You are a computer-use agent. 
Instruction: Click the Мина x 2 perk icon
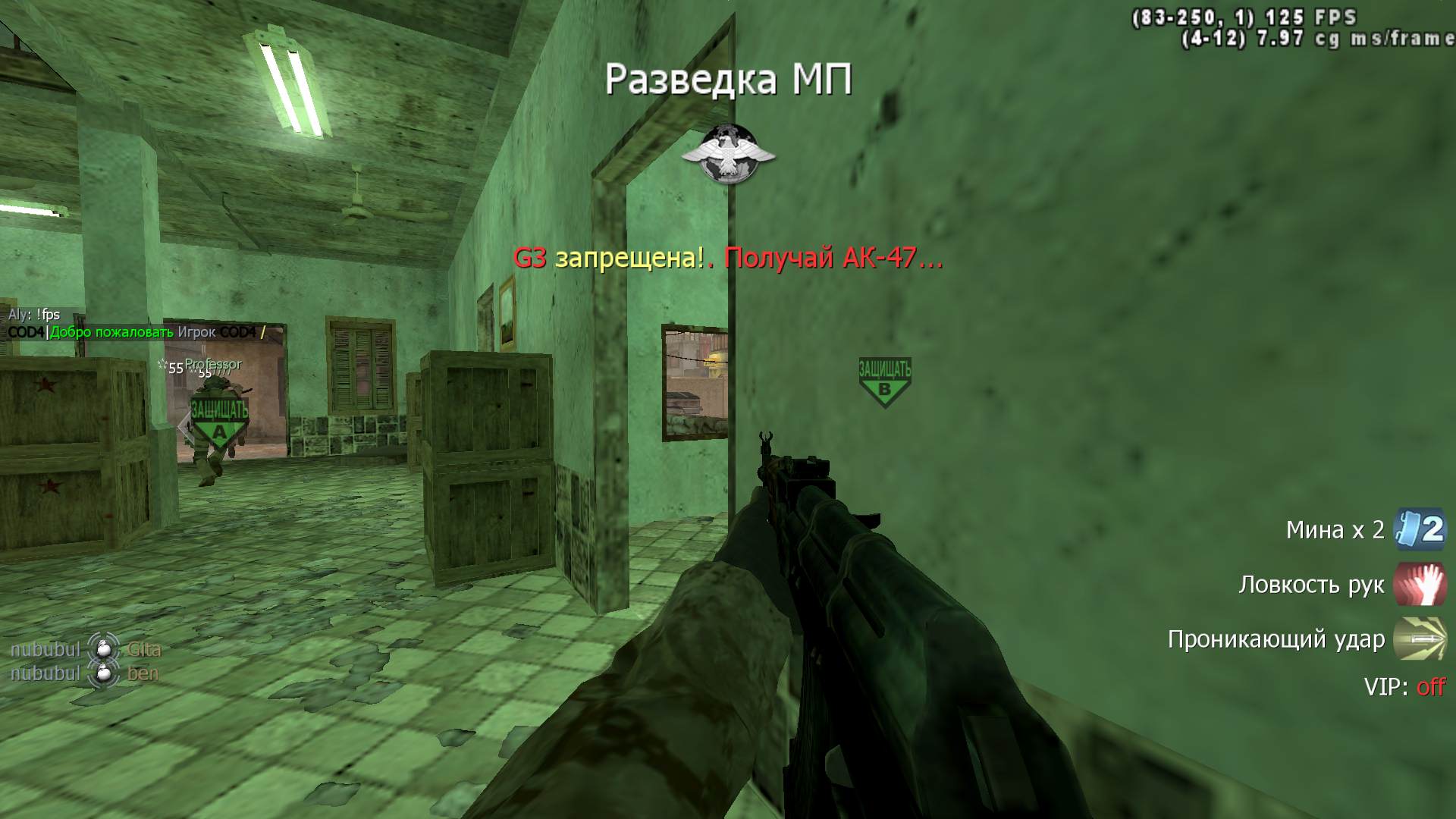pyautogui.click(x=1420, y=529)
